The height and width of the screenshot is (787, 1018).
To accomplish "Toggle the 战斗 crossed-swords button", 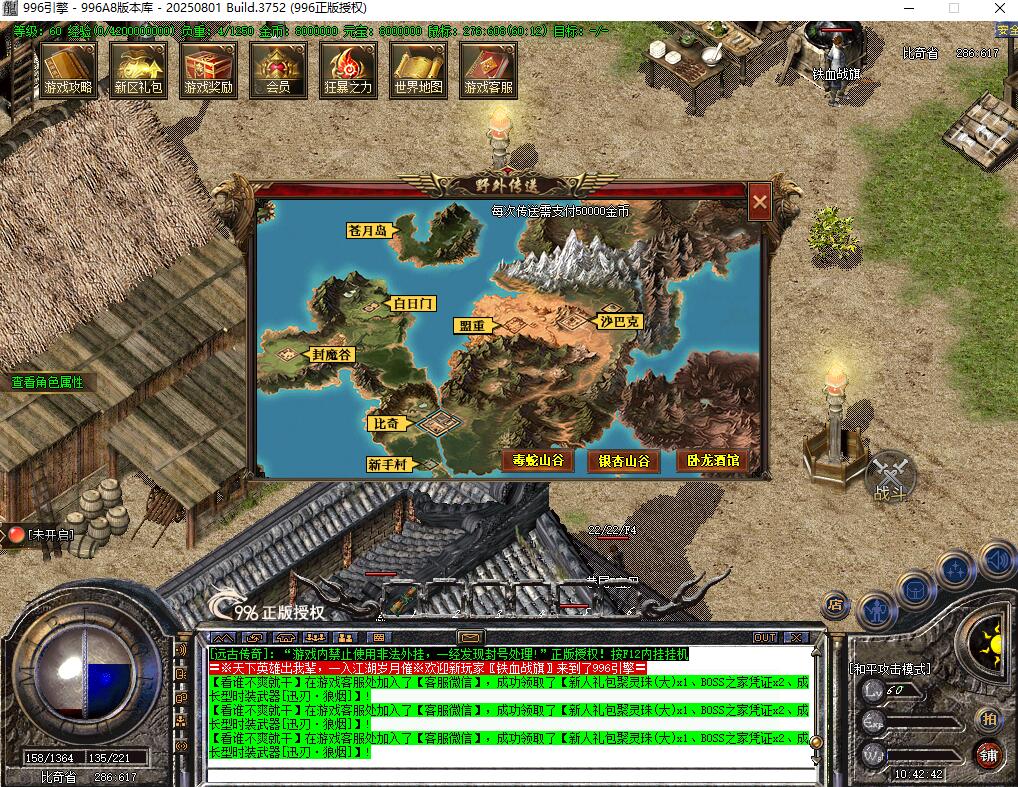I will click(889, 475).
